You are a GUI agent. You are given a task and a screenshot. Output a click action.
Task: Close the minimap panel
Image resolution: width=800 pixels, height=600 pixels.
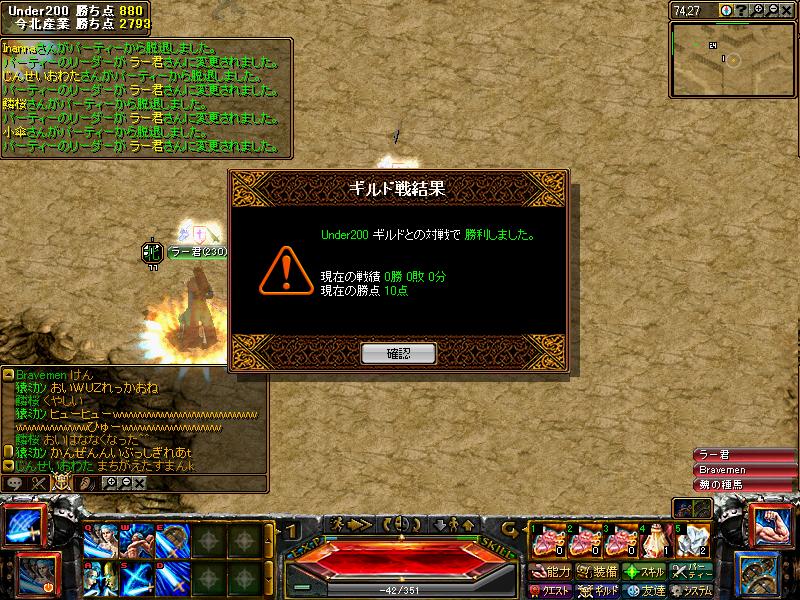click(x=788, y=9)
